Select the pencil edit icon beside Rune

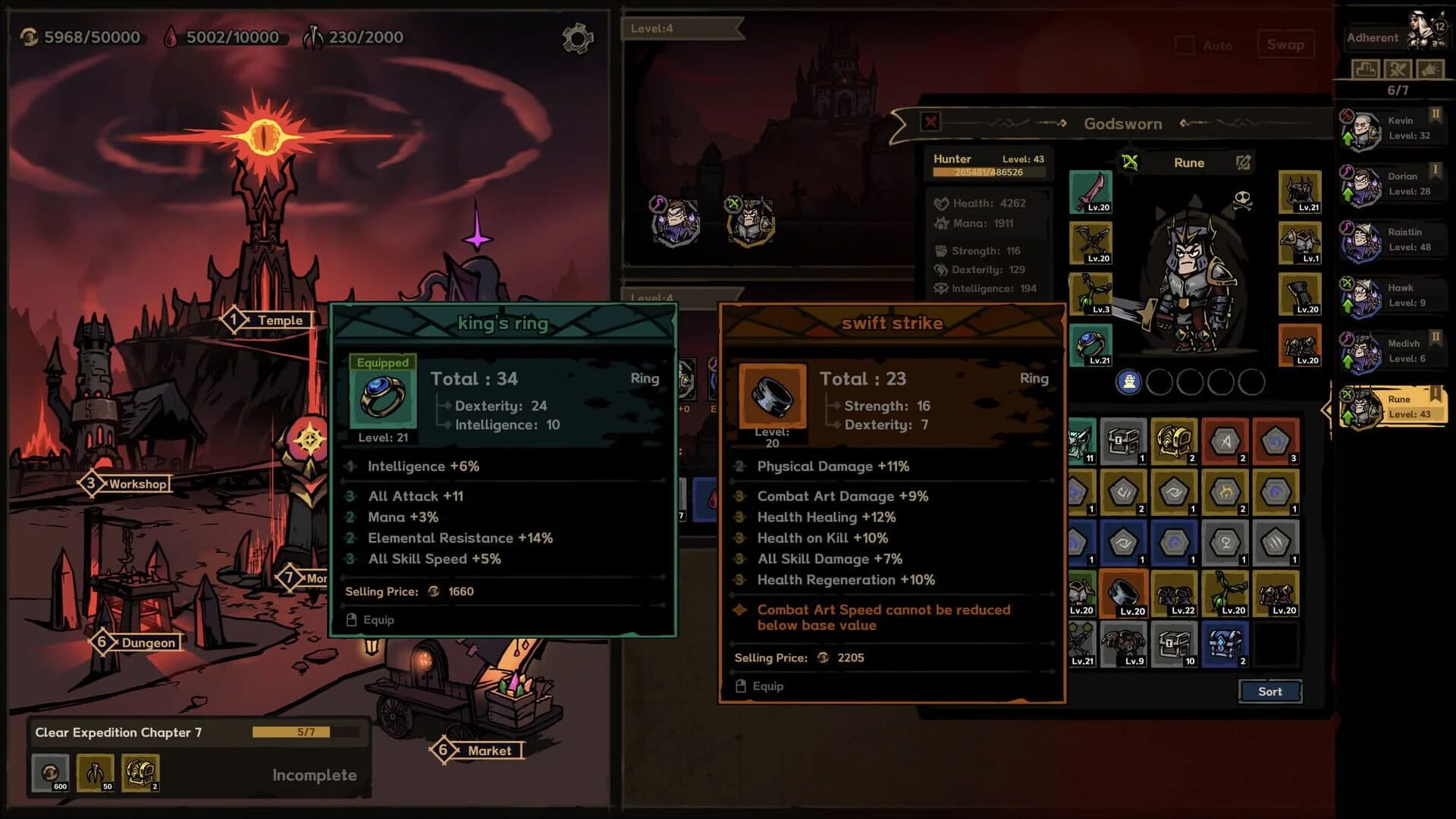tap(1242, 162)
